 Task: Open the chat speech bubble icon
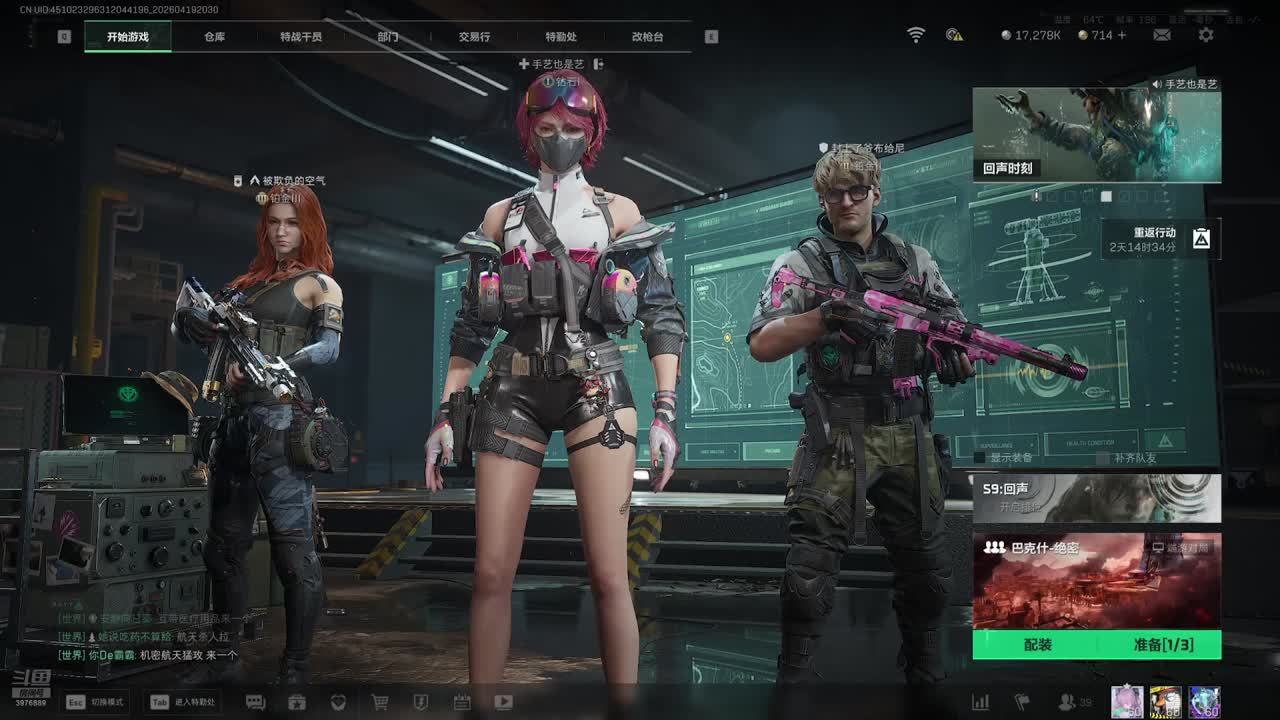click(x=255, y=702)
